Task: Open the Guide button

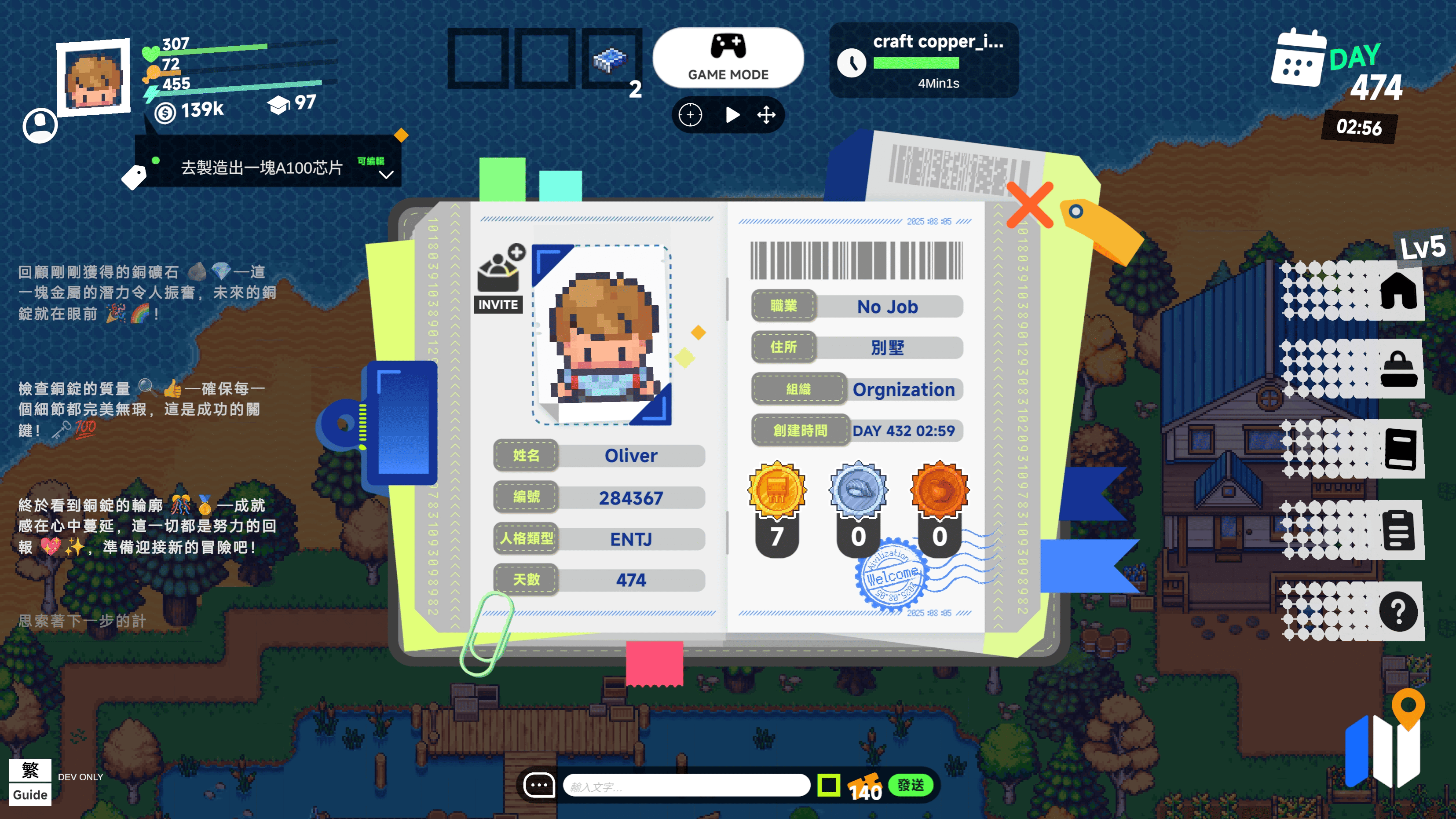Action: [x=30, y=795]
